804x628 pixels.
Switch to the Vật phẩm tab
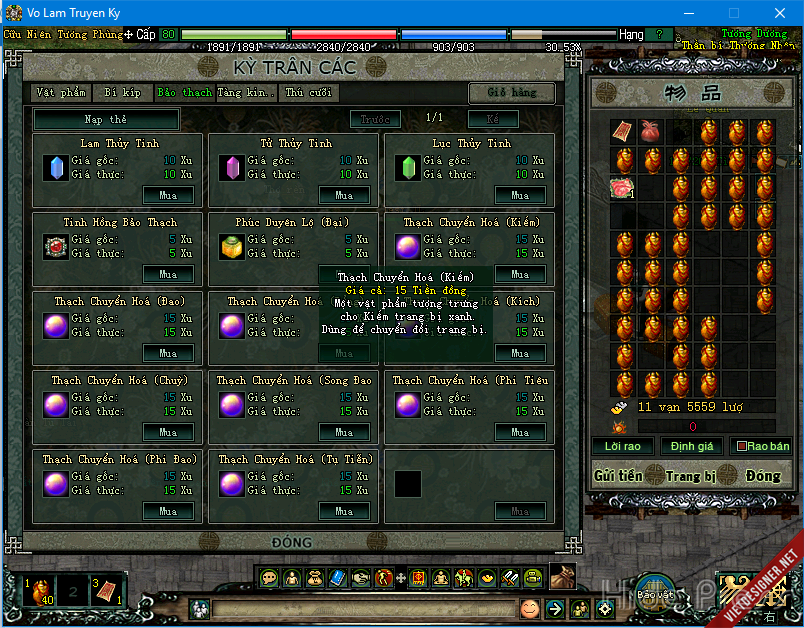coord(61,93)
